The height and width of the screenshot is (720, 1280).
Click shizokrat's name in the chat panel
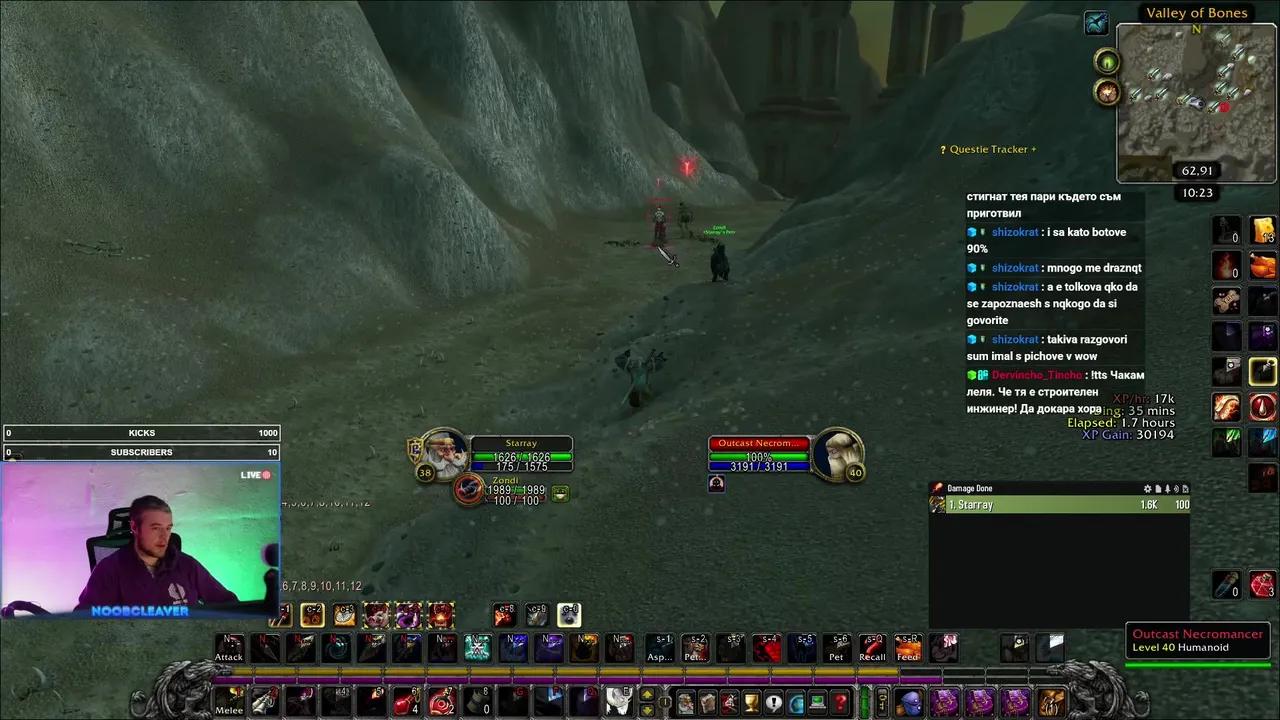click(x=1015, y=232)
